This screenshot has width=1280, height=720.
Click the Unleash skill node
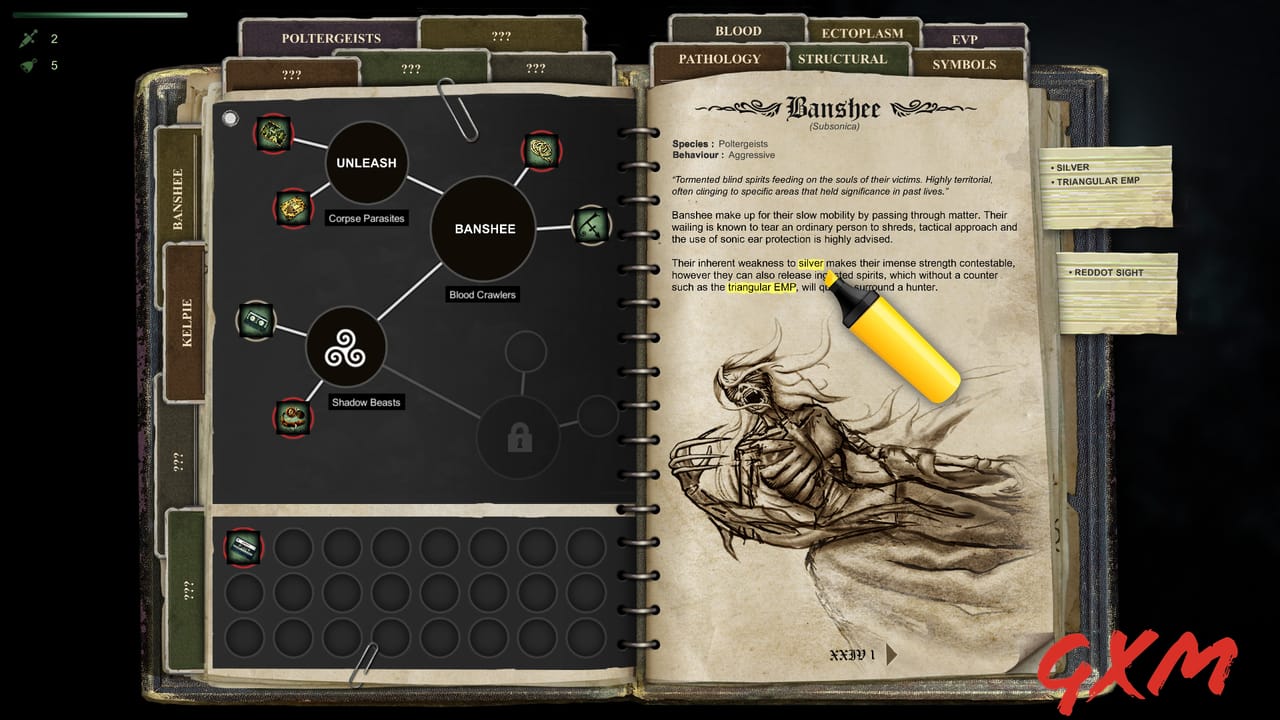(x=366, y=161)
